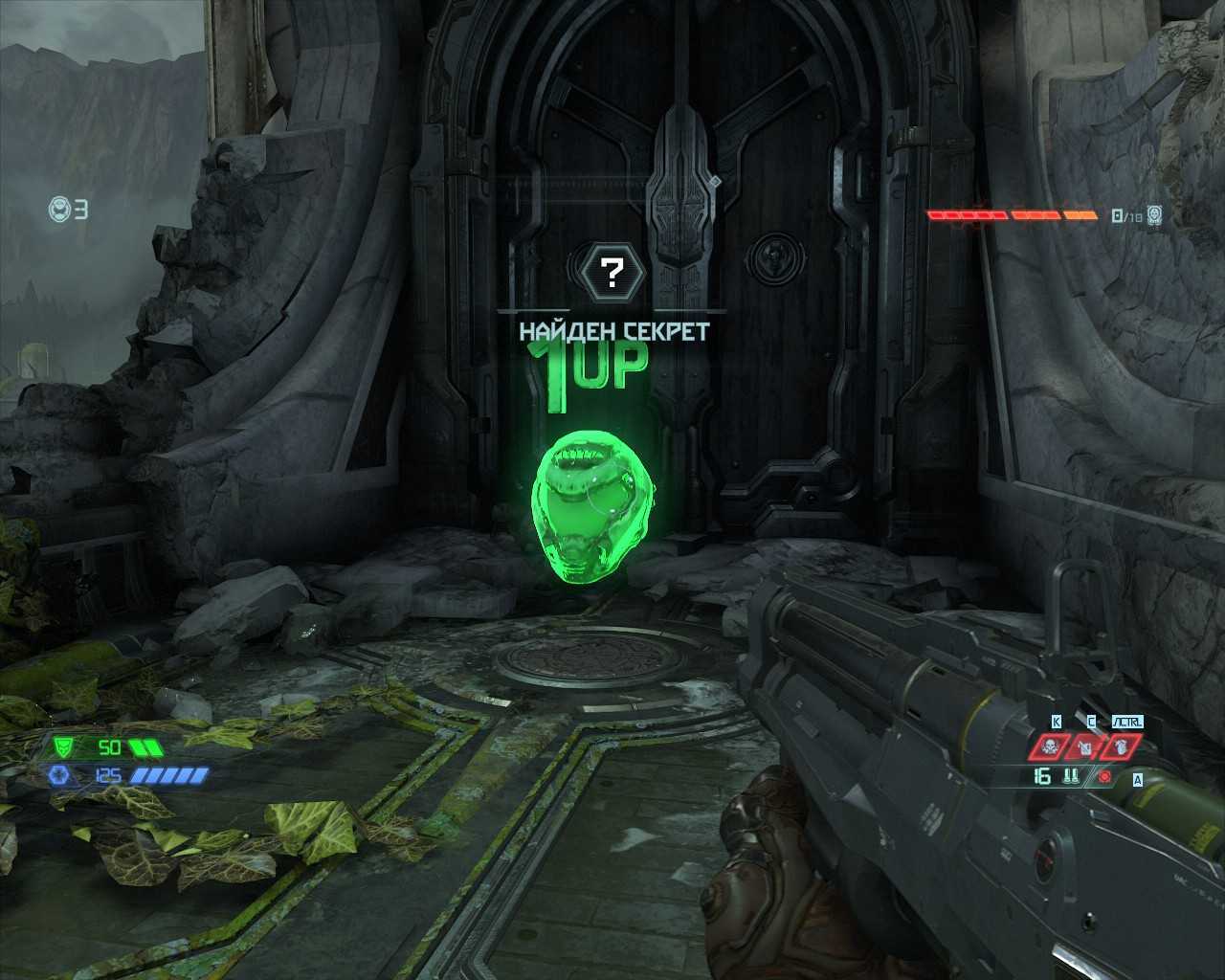Click the green armor shield icon
1225x980 pixels.
point(63,746)
